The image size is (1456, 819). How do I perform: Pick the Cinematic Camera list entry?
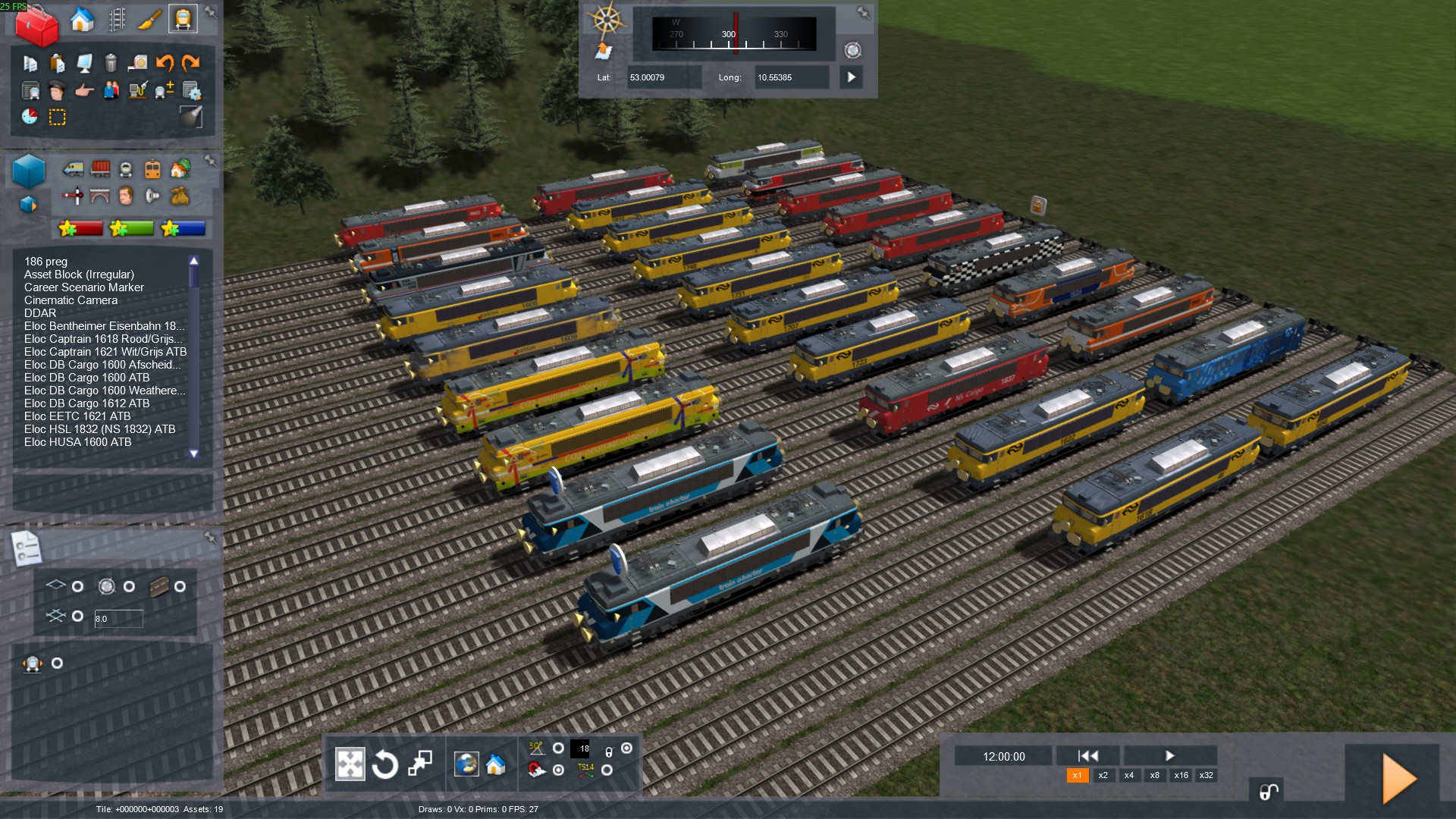(x=71, y=300)
